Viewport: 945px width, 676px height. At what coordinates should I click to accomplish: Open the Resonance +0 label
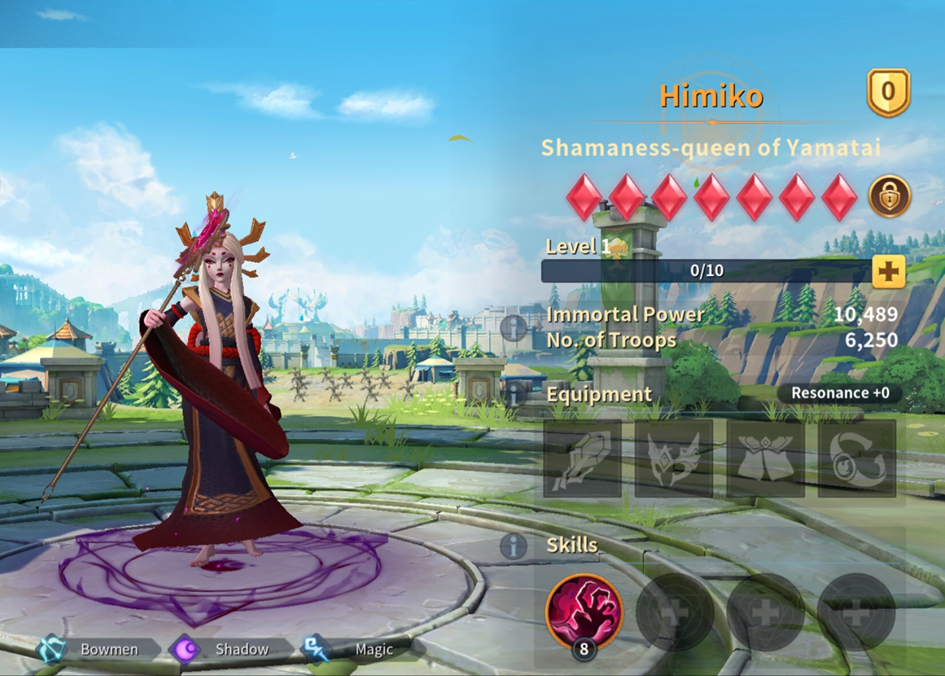[x=840, y=393]
